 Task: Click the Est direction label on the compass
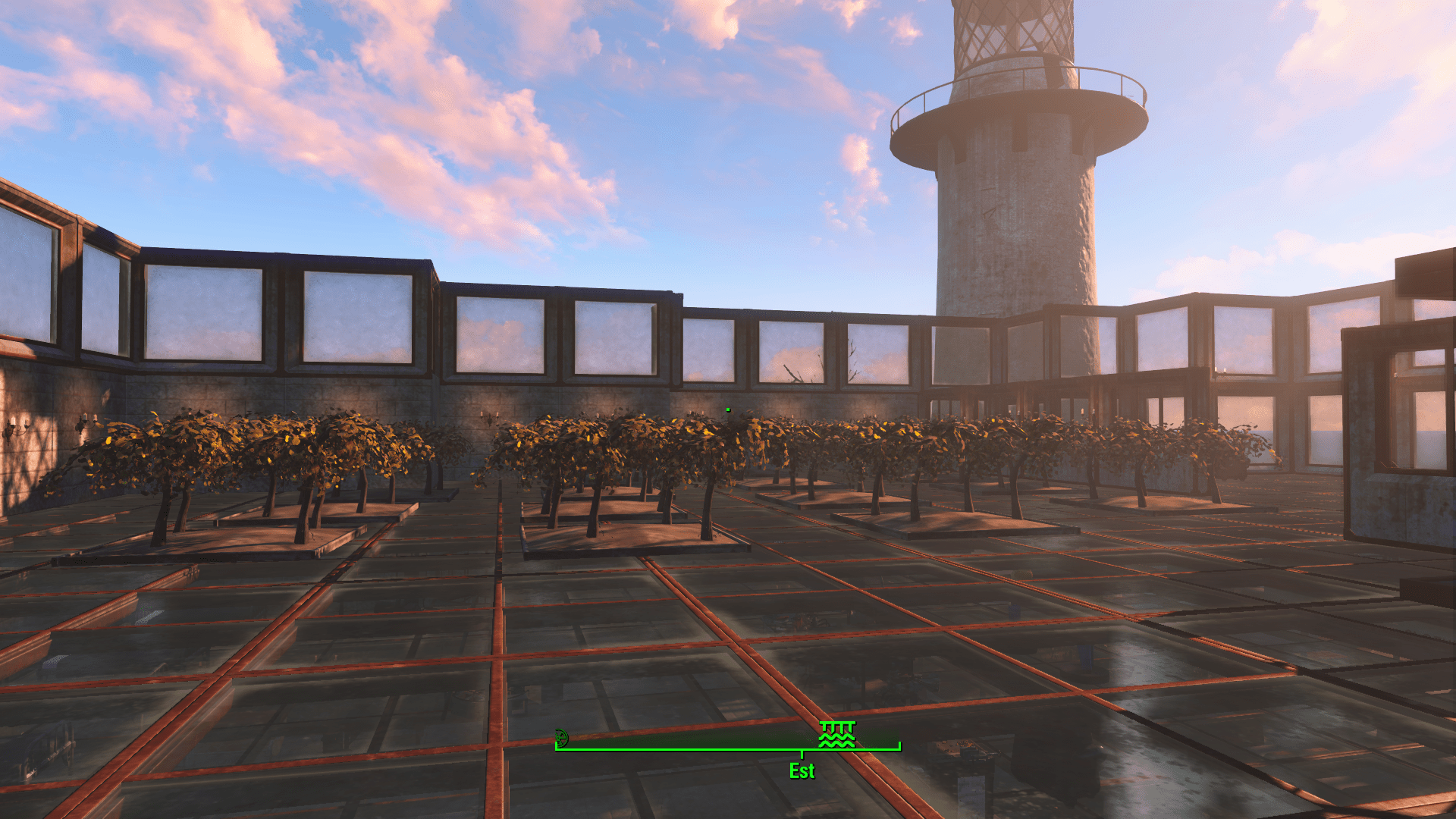(802, 771)
